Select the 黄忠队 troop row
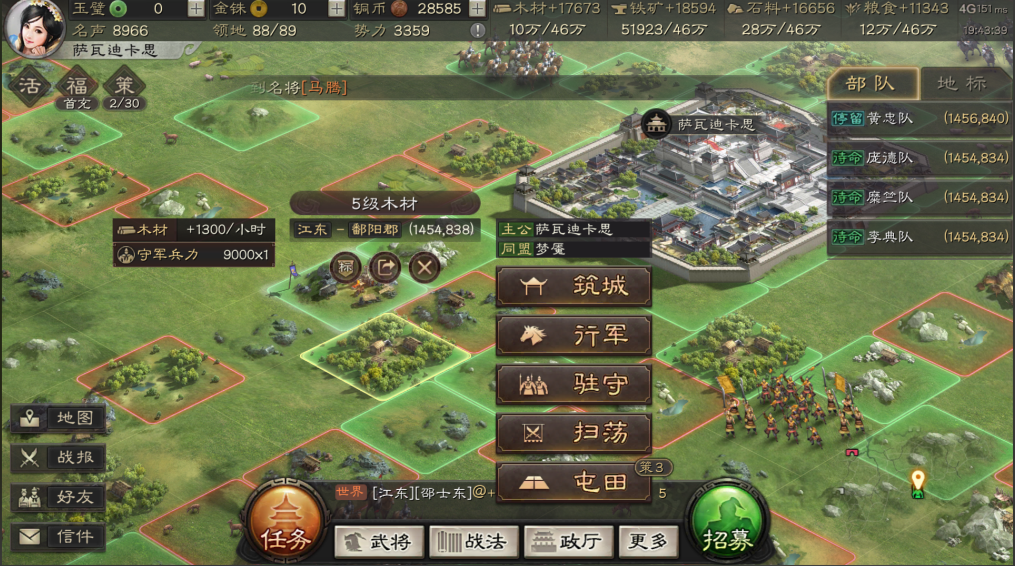The width and height of the screenshot is (1015, 566). [919, 119]
